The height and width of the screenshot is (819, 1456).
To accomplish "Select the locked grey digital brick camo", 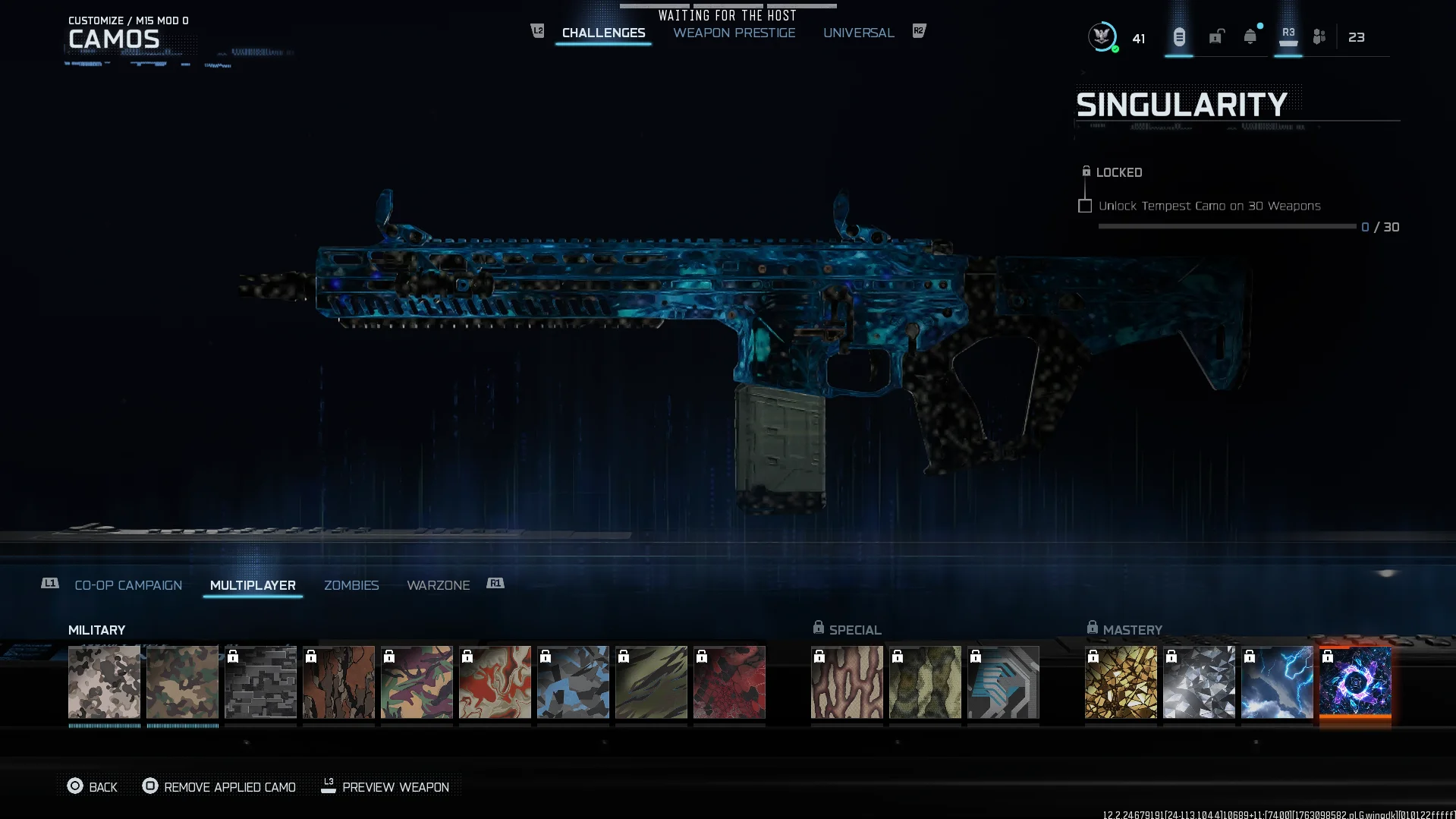I will 261,682.
